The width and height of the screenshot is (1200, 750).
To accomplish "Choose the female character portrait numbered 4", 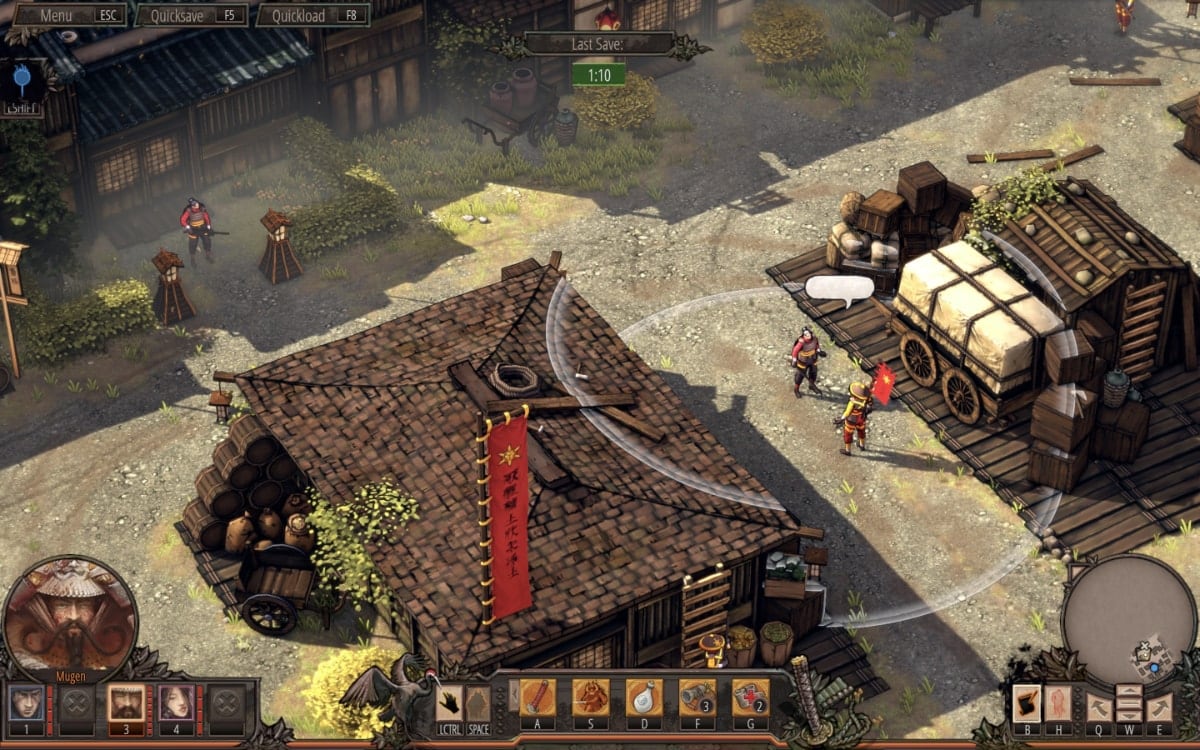I will (x=175, y=702).
